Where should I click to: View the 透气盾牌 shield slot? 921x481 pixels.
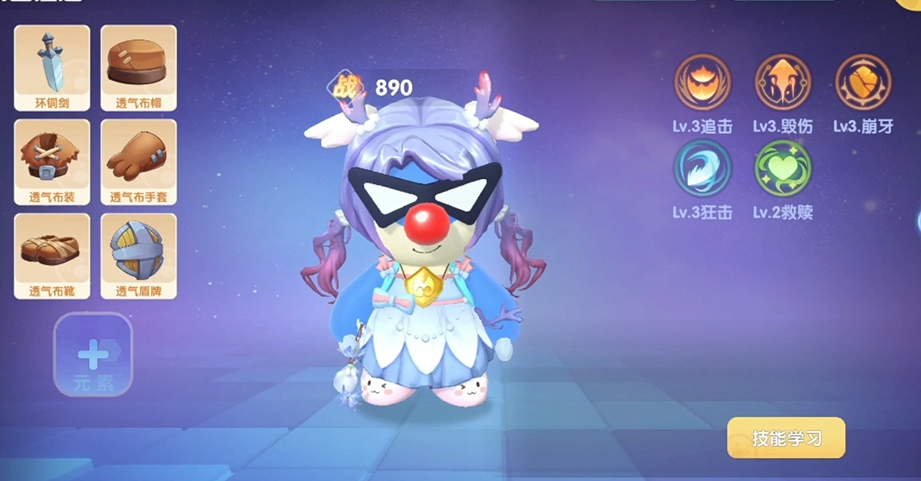coord(138,255)
